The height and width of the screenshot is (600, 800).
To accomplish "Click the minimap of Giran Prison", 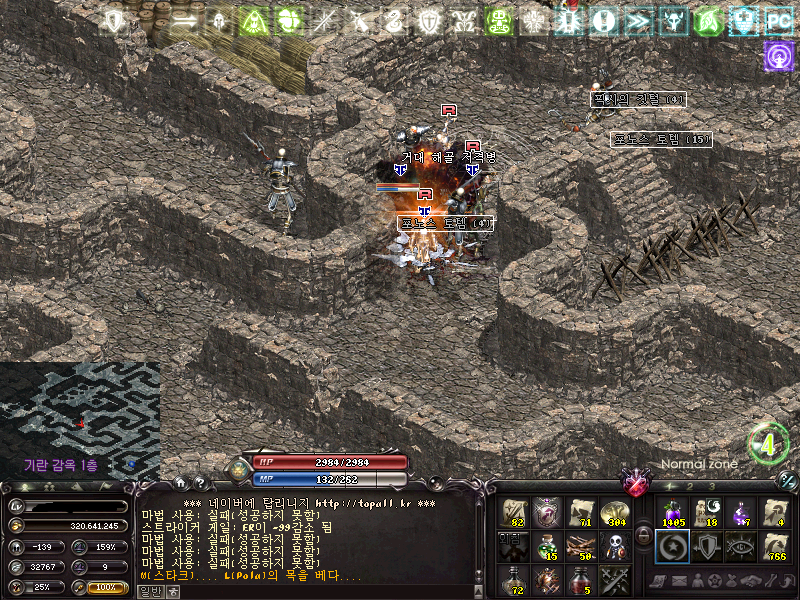I will 79,415.
